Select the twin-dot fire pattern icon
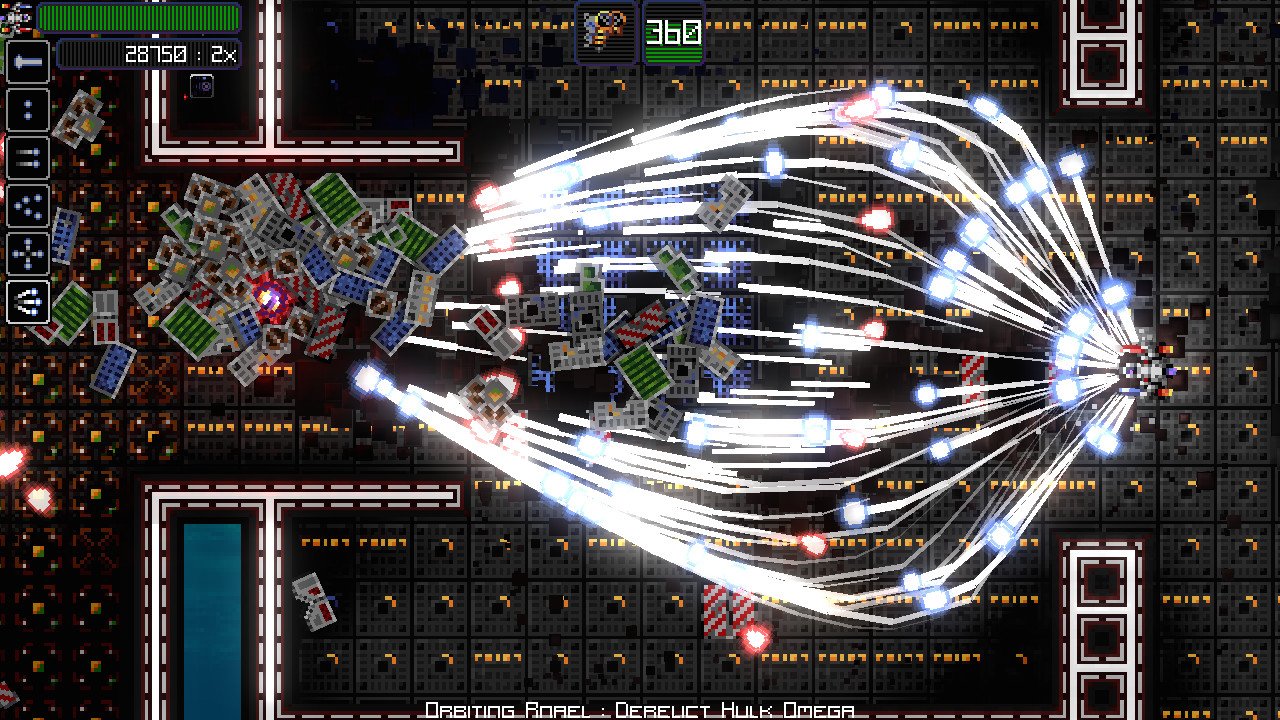Image resolution: width=1280 pixels, height=720 pixels. coord(27,110)
